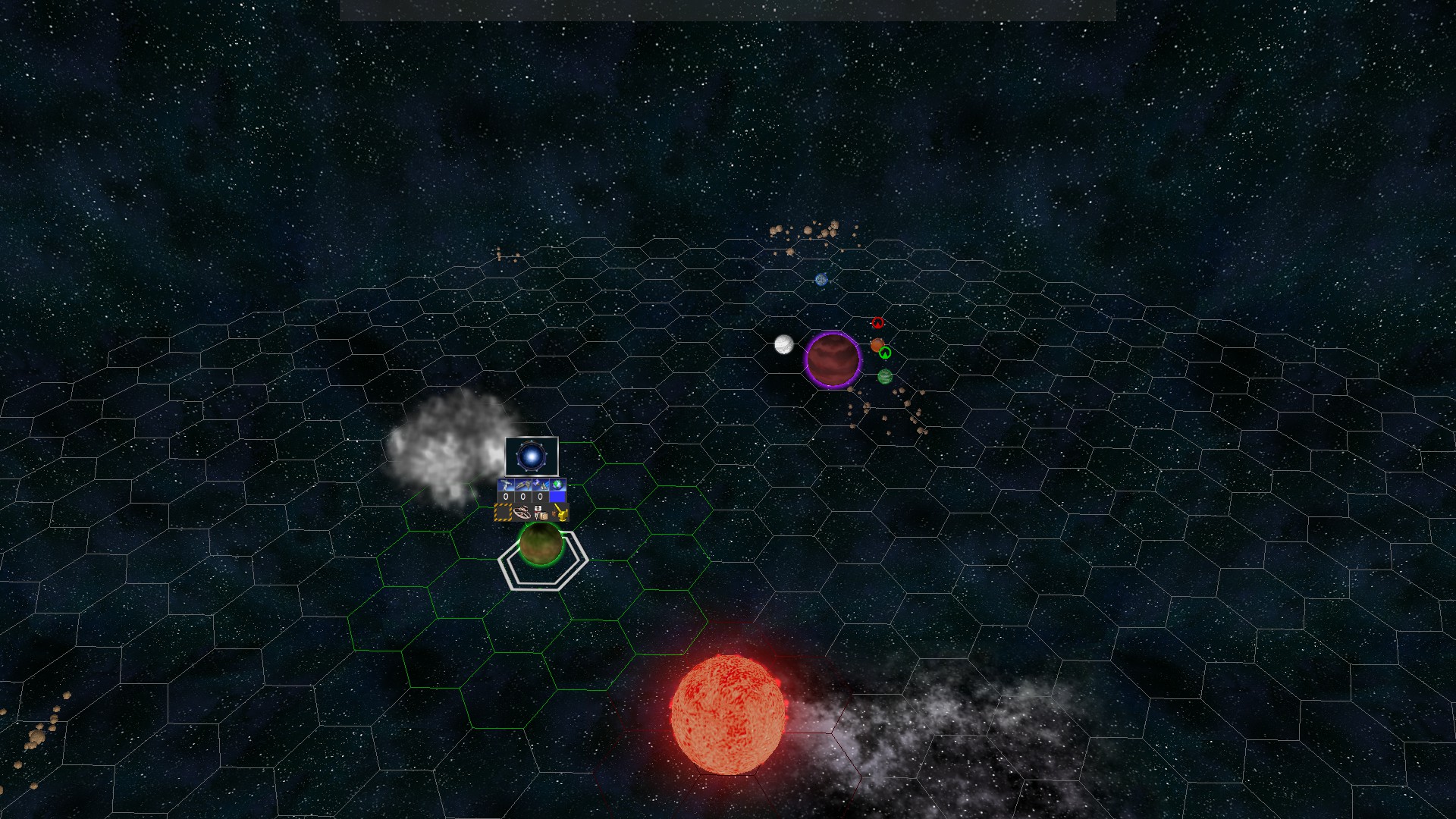1456x819 pixels.
Task: Click the ring space station icon
Action: pos(522,513)
